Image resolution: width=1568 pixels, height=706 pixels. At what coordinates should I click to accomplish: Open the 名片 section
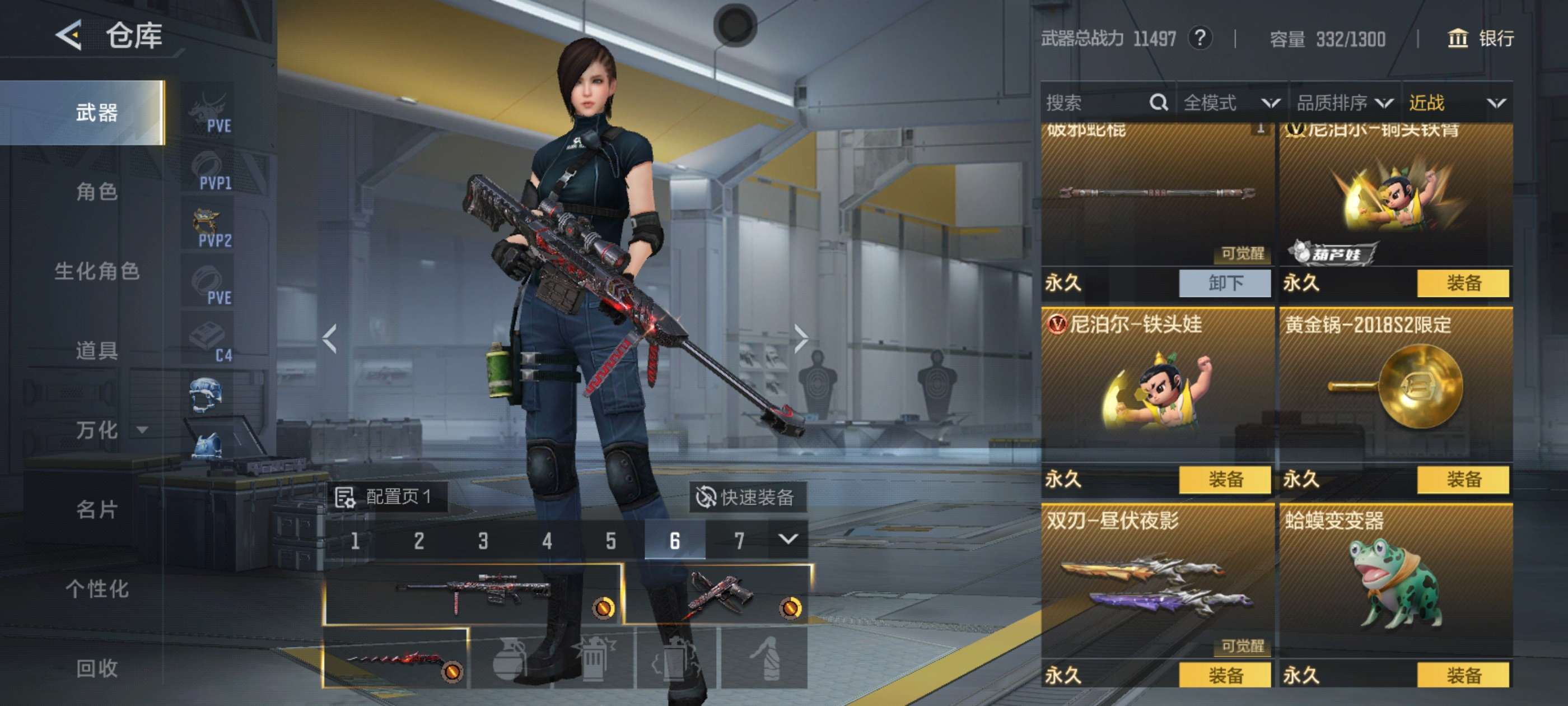(96, 509)
